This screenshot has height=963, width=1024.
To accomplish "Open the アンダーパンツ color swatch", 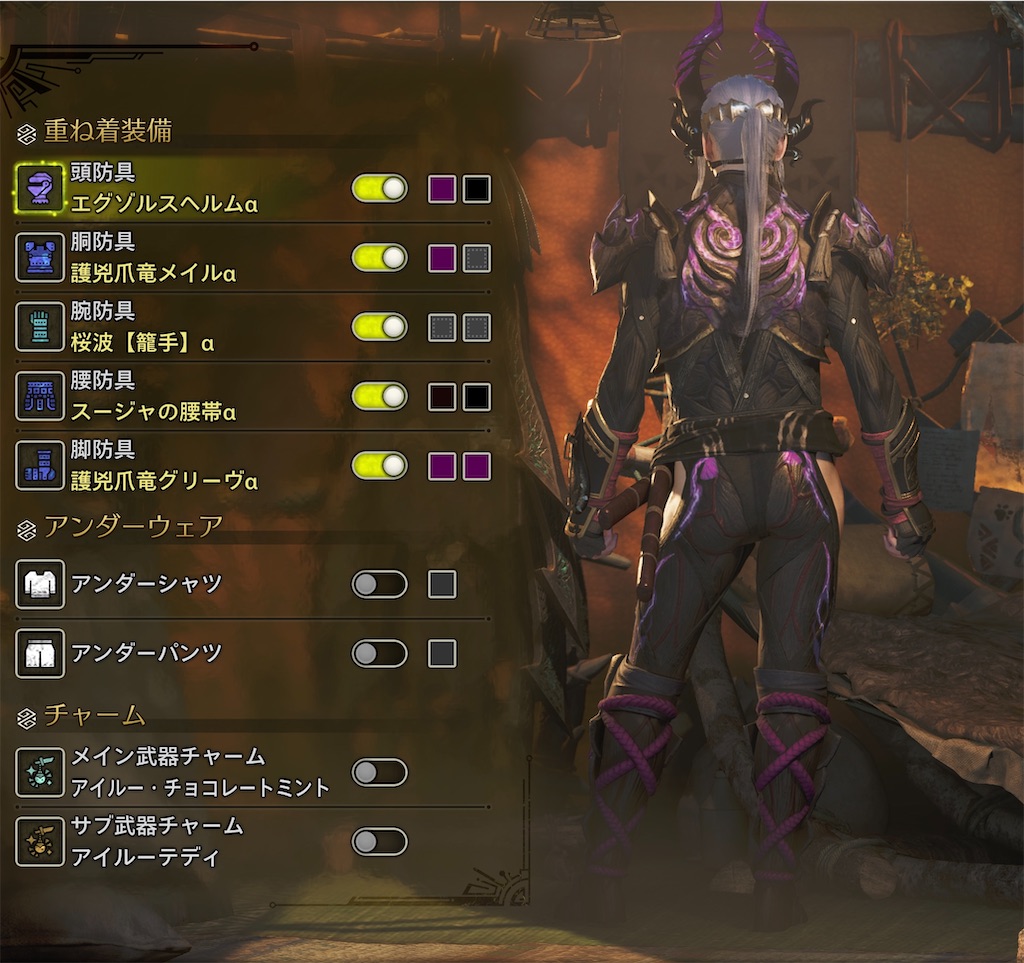I will (442, 654).
